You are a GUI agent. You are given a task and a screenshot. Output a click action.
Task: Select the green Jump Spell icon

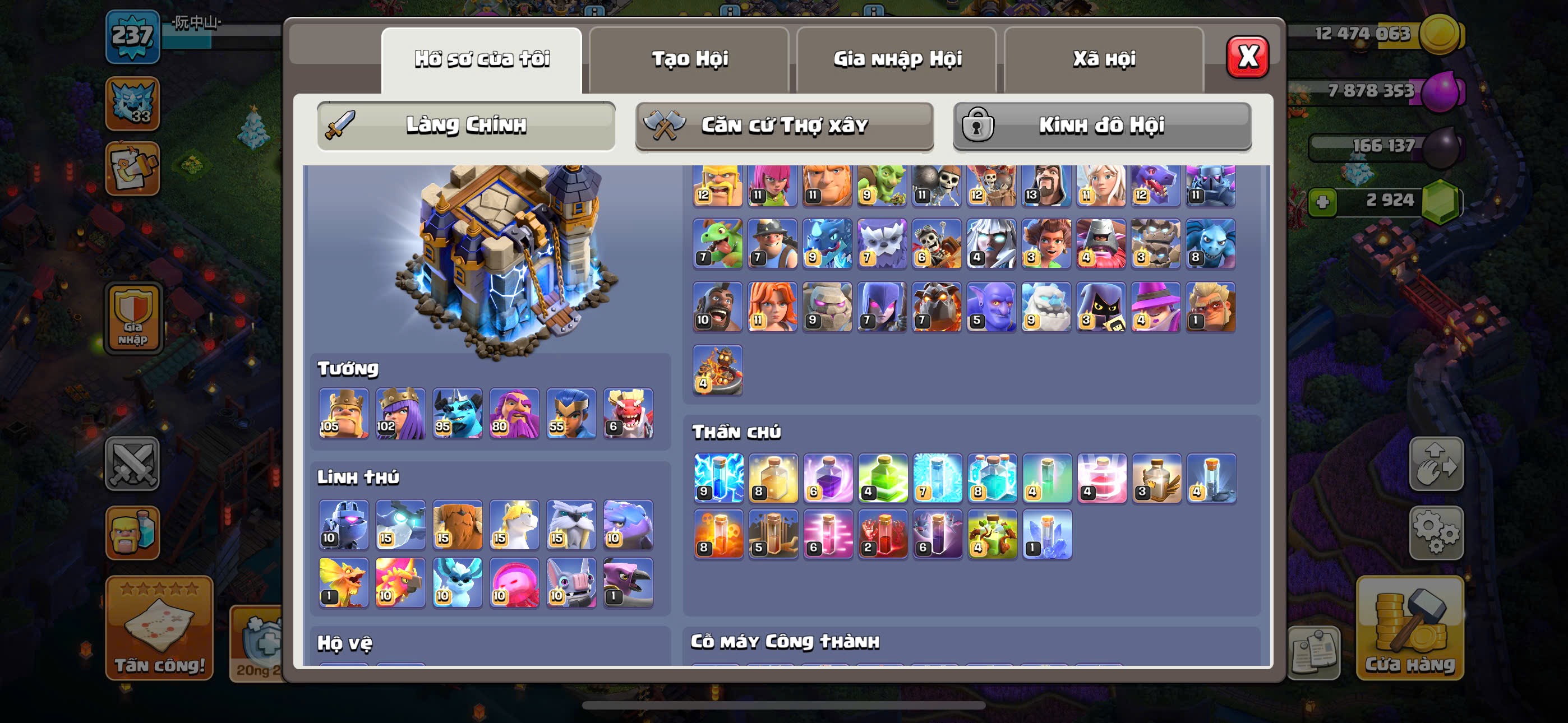pyautogui.click(x=883, y=478)
